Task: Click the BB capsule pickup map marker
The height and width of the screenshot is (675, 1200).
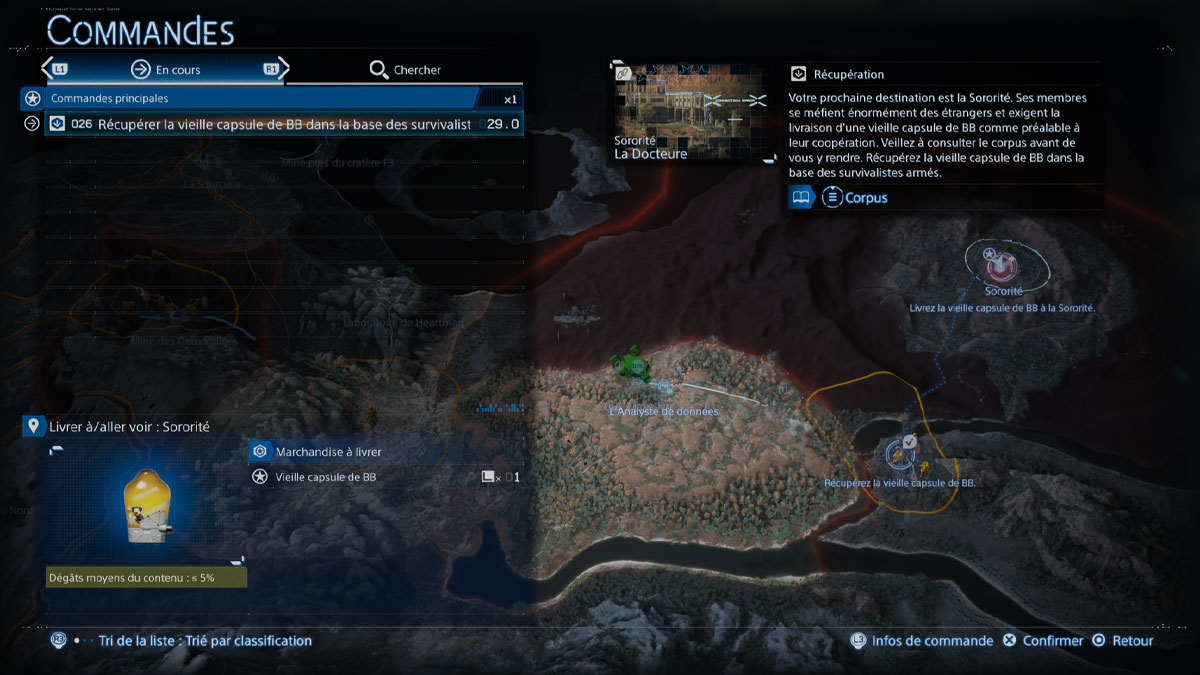Action: [899, 457]
